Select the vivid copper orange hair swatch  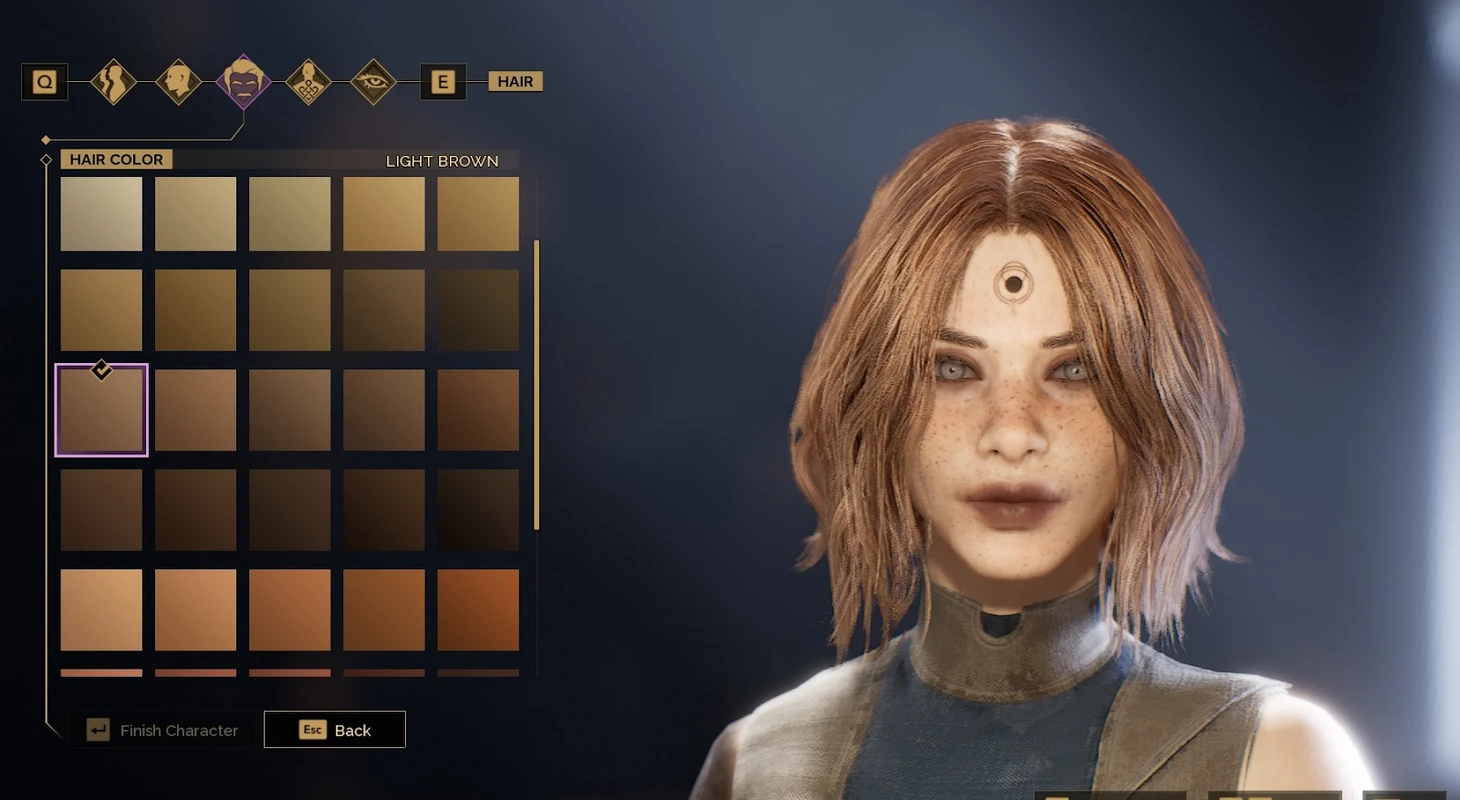[478, 610]
